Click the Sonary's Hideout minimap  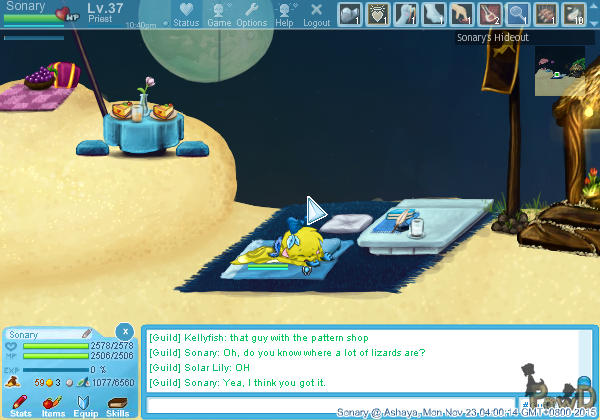[x=565, y=70]
